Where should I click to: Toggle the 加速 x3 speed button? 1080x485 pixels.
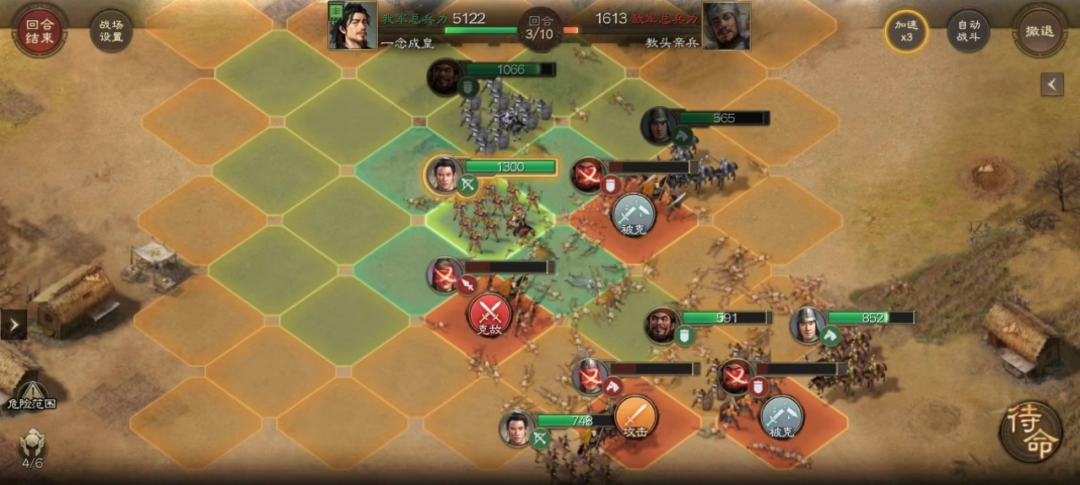906,32
